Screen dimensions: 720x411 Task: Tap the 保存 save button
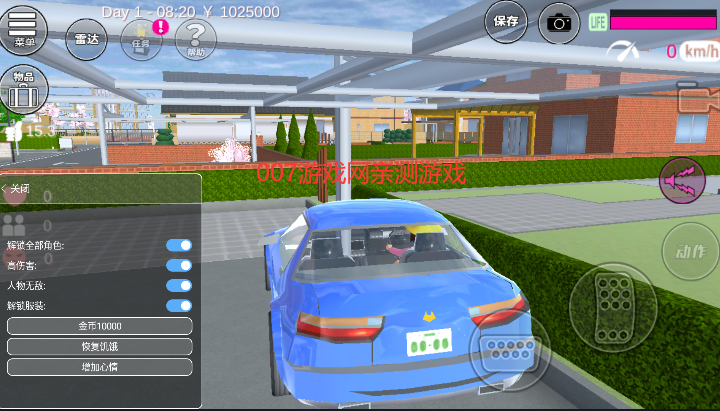506,21
